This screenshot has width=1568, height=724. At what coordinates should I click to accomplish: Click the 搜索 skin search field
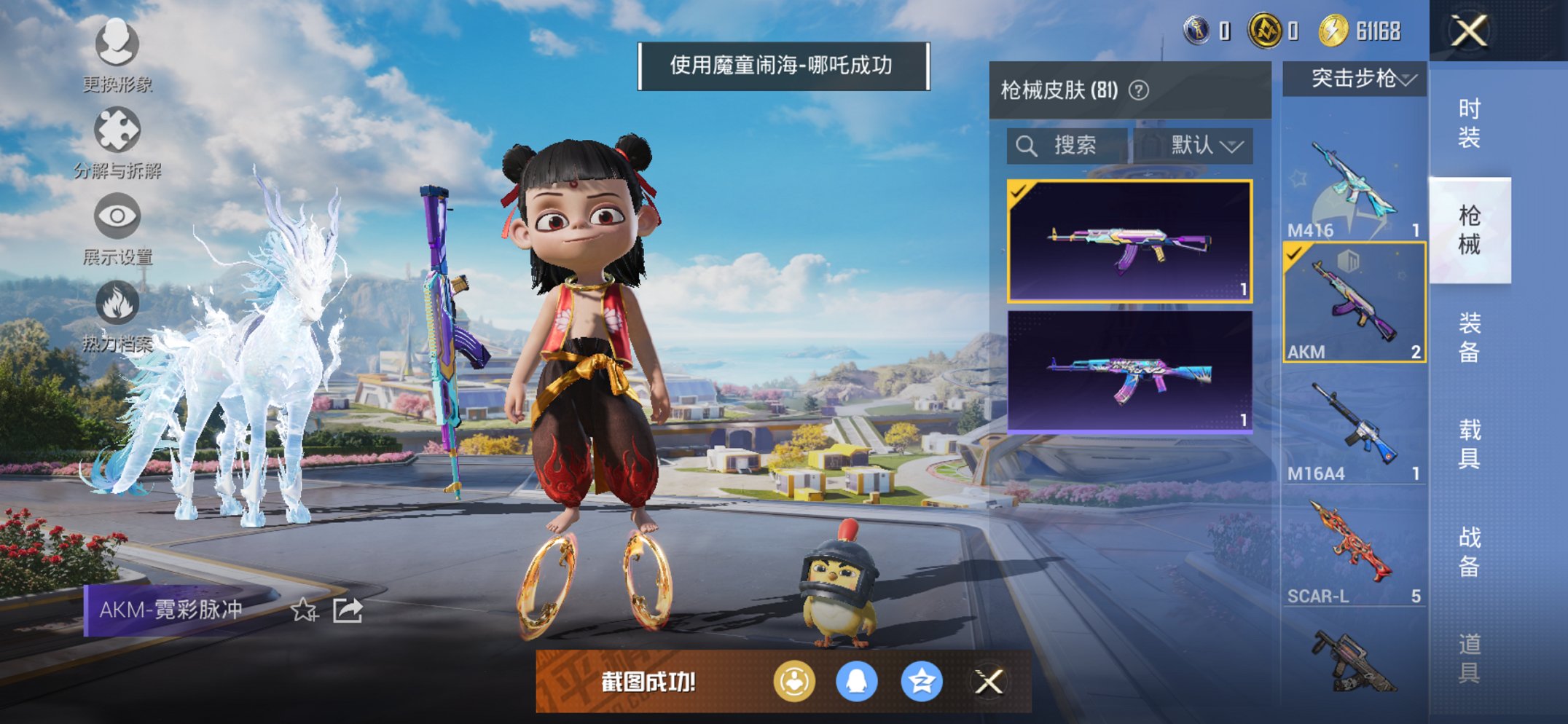point(1067,146)
